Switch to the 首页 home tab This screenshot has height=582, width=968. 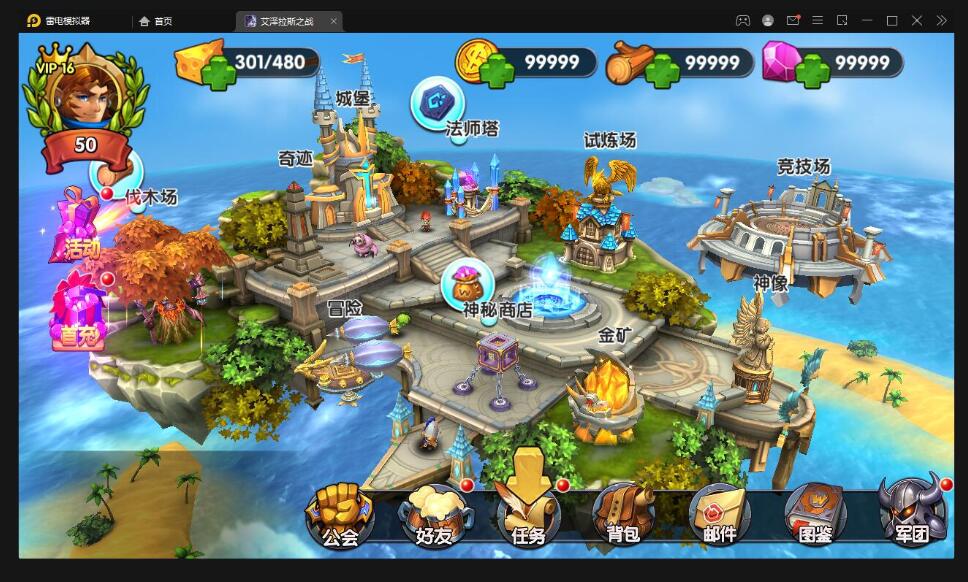[x=156, y=21]
